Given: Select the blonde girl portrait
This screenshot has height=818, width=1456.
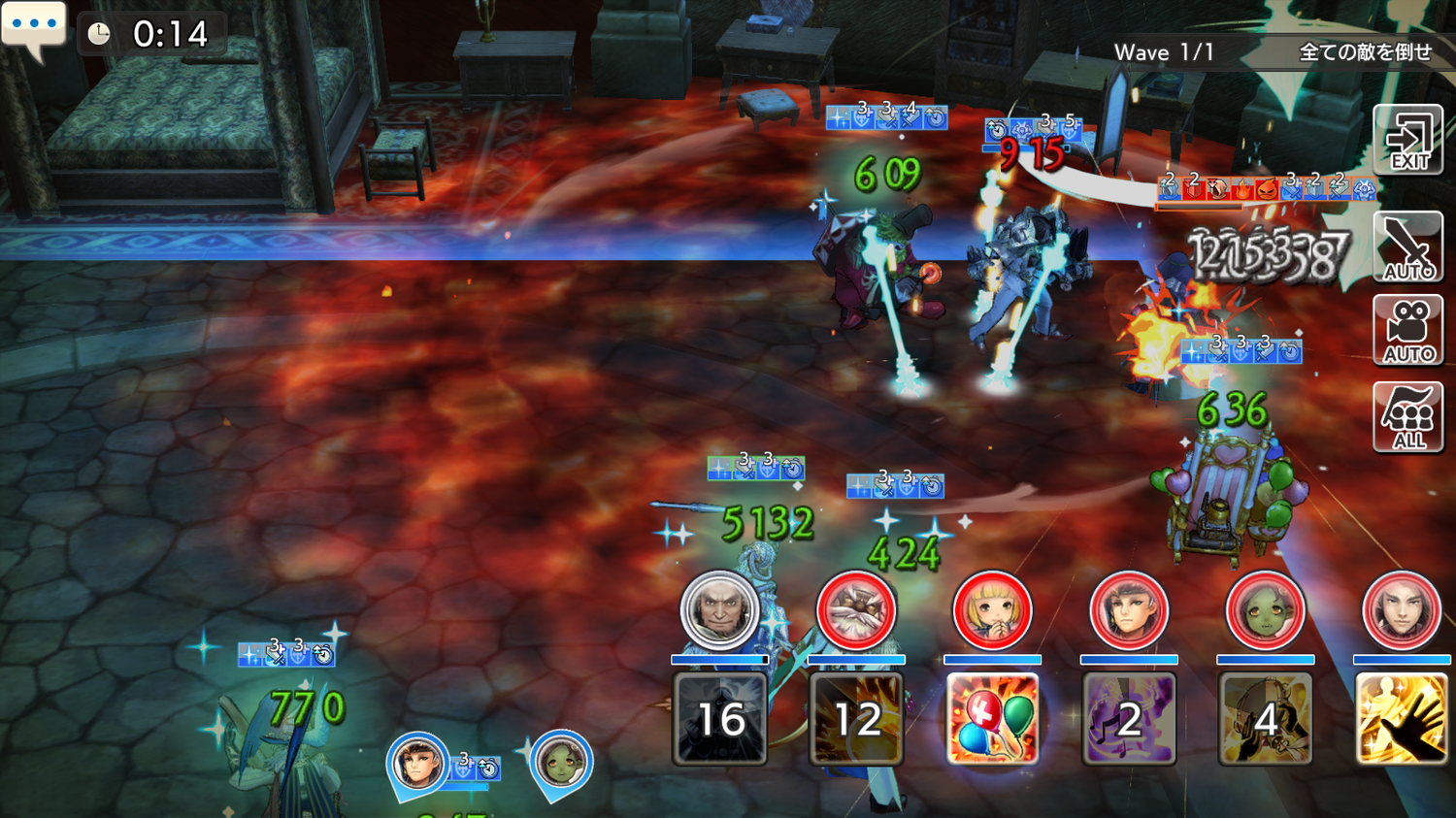Looking at the screenshot, I should point(992,611).
